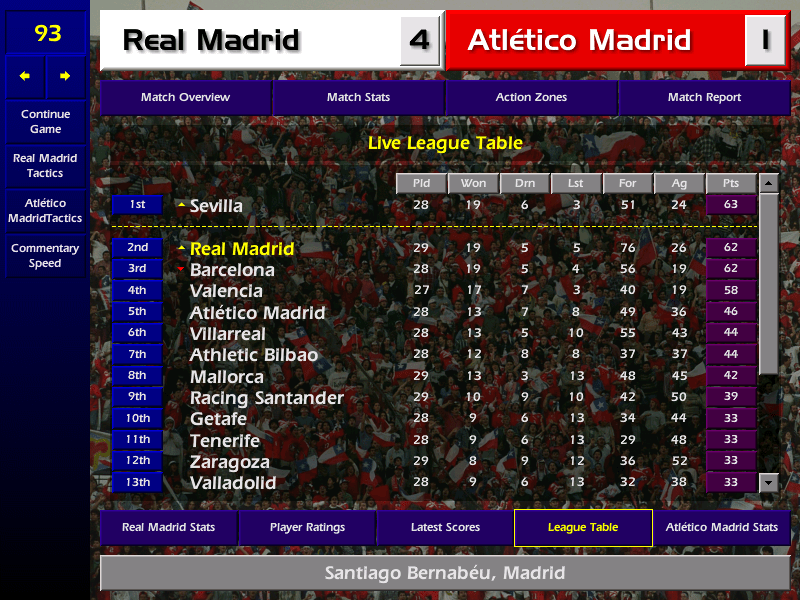Choose Barcelona in the league table
Image resolution: width=800 pixels, height=600 pixels.
point(232,270)
